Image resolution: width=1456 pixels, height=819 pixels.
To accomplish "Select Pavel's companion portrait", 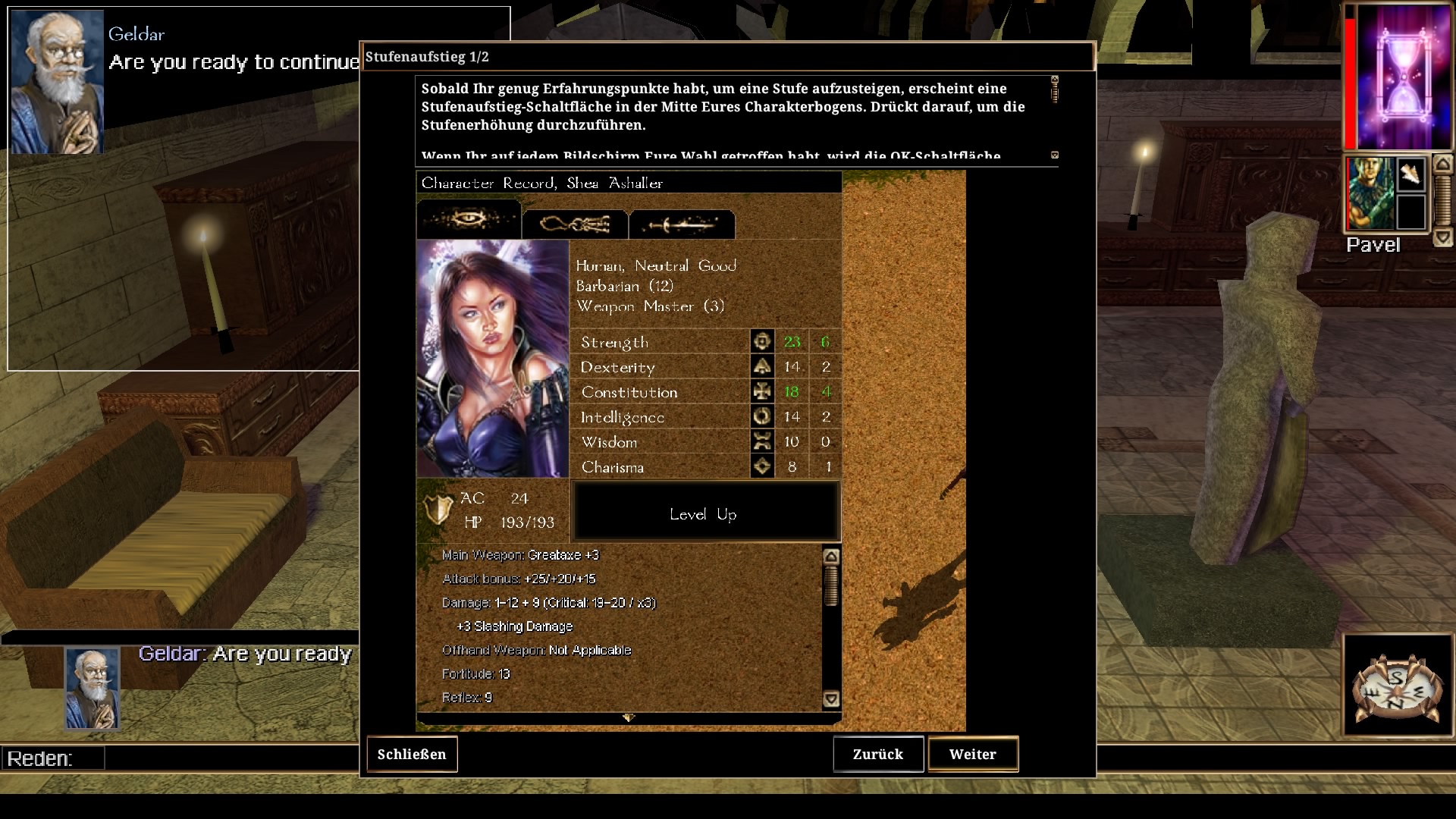I will pyautogui.click(x=1370, y=193).
